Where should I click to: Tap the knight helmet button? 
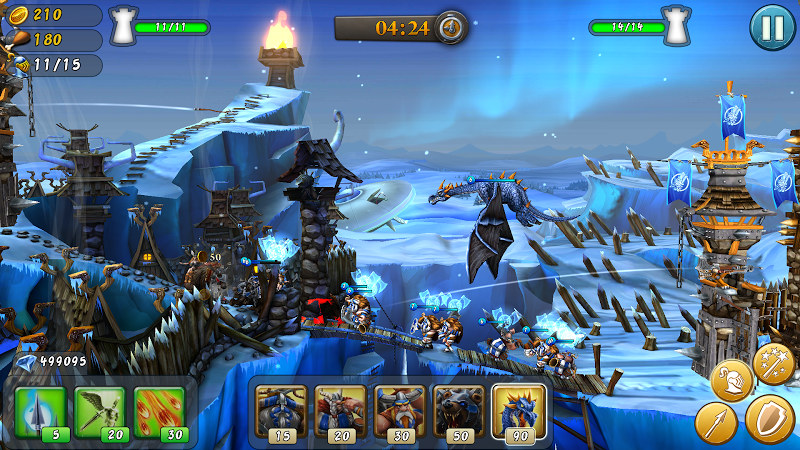(x=731, y=380)
